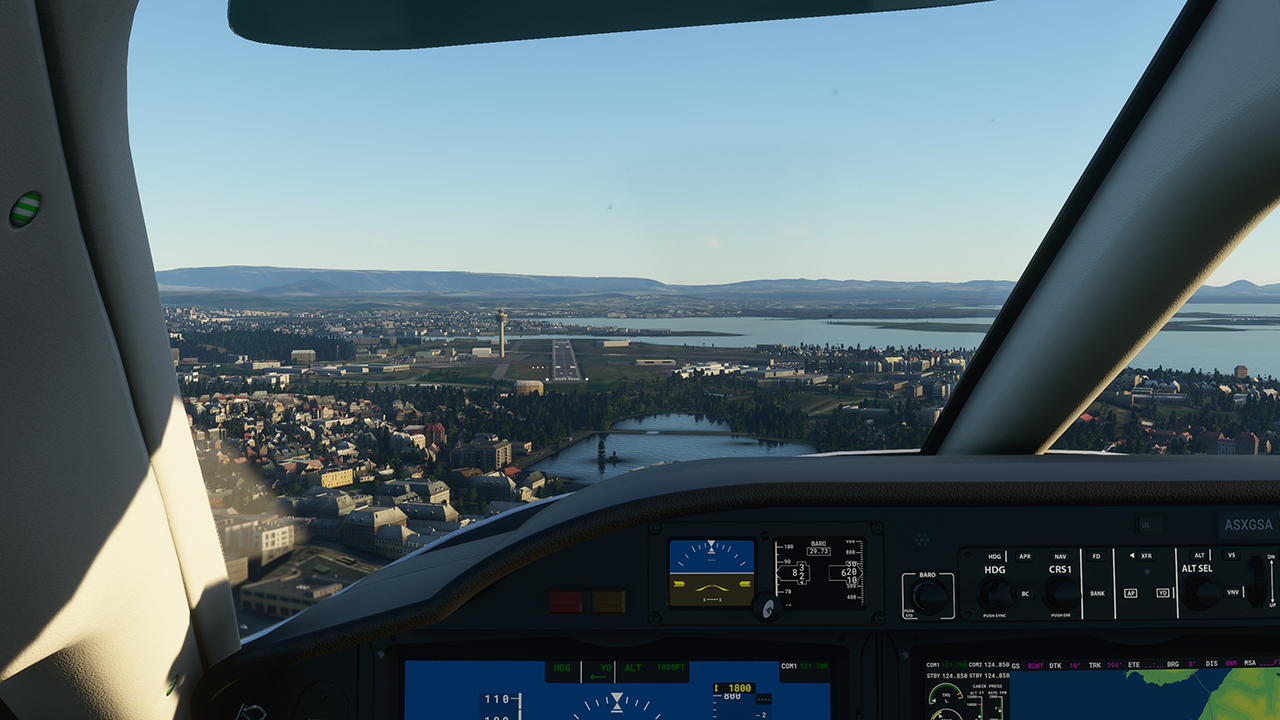1280x720 pixels.
Task: Click the BARO knob to set standard
Action: 930,597
